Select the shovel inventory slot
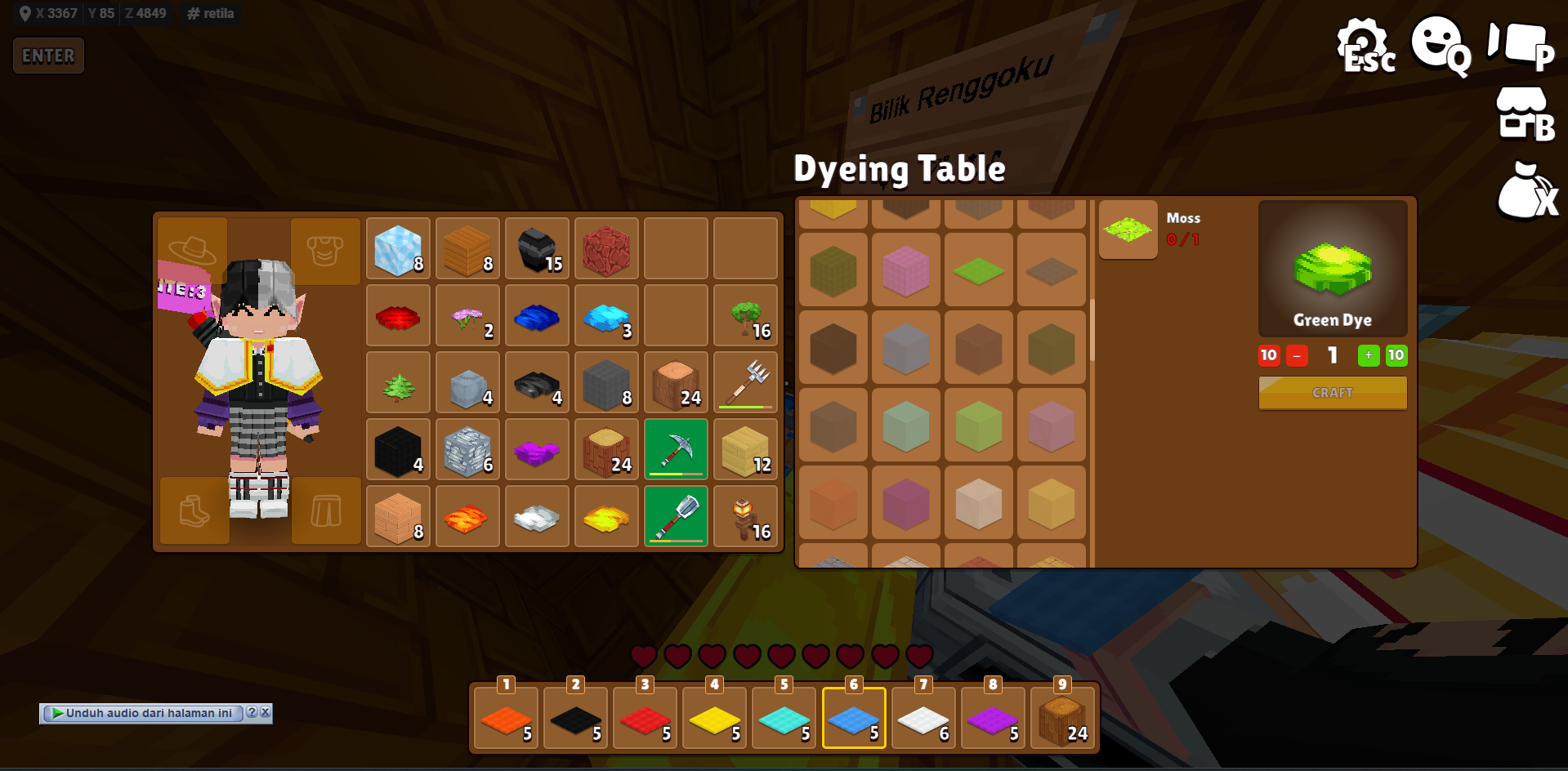 point(676,515)
